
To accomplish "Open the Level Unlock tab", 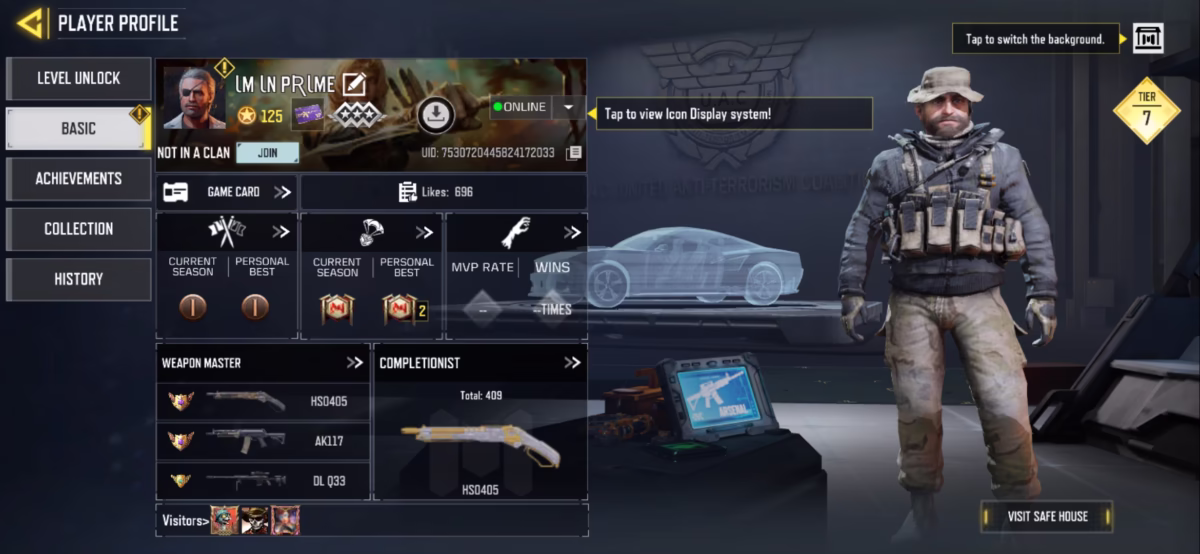I will [x=78, y=78].
